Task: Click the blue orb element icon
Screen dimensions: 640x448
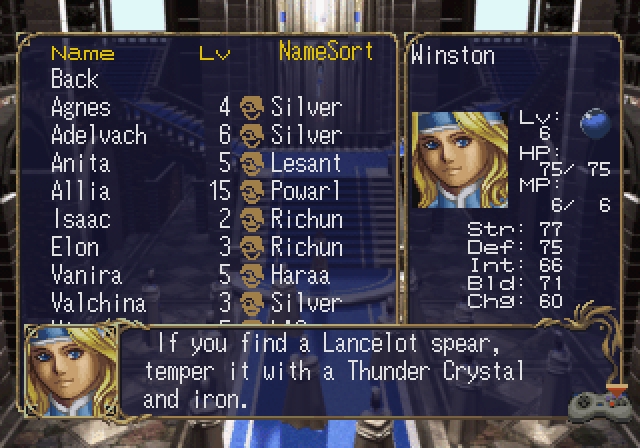Action: (x=597, y=123)
